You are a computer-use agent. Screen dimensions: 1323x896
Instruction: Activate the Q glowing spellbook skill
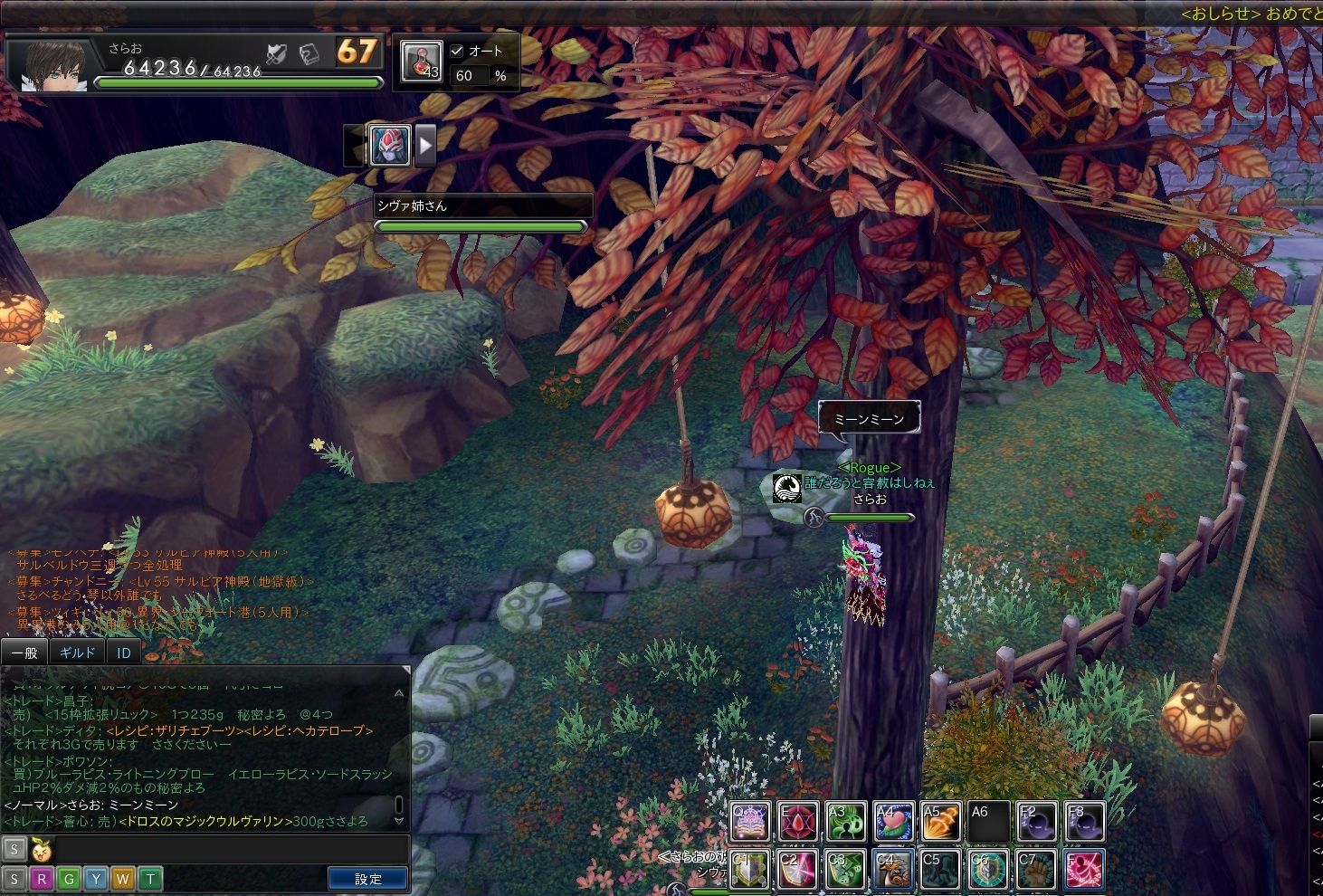coord(750,822)
